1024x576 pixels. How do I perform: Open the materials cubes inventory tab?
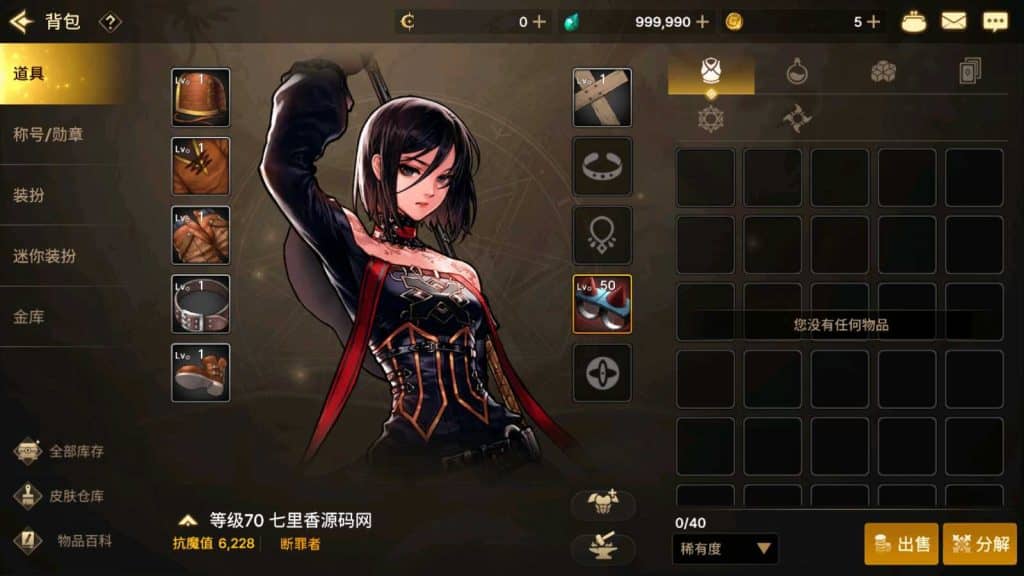coord(883,71)
